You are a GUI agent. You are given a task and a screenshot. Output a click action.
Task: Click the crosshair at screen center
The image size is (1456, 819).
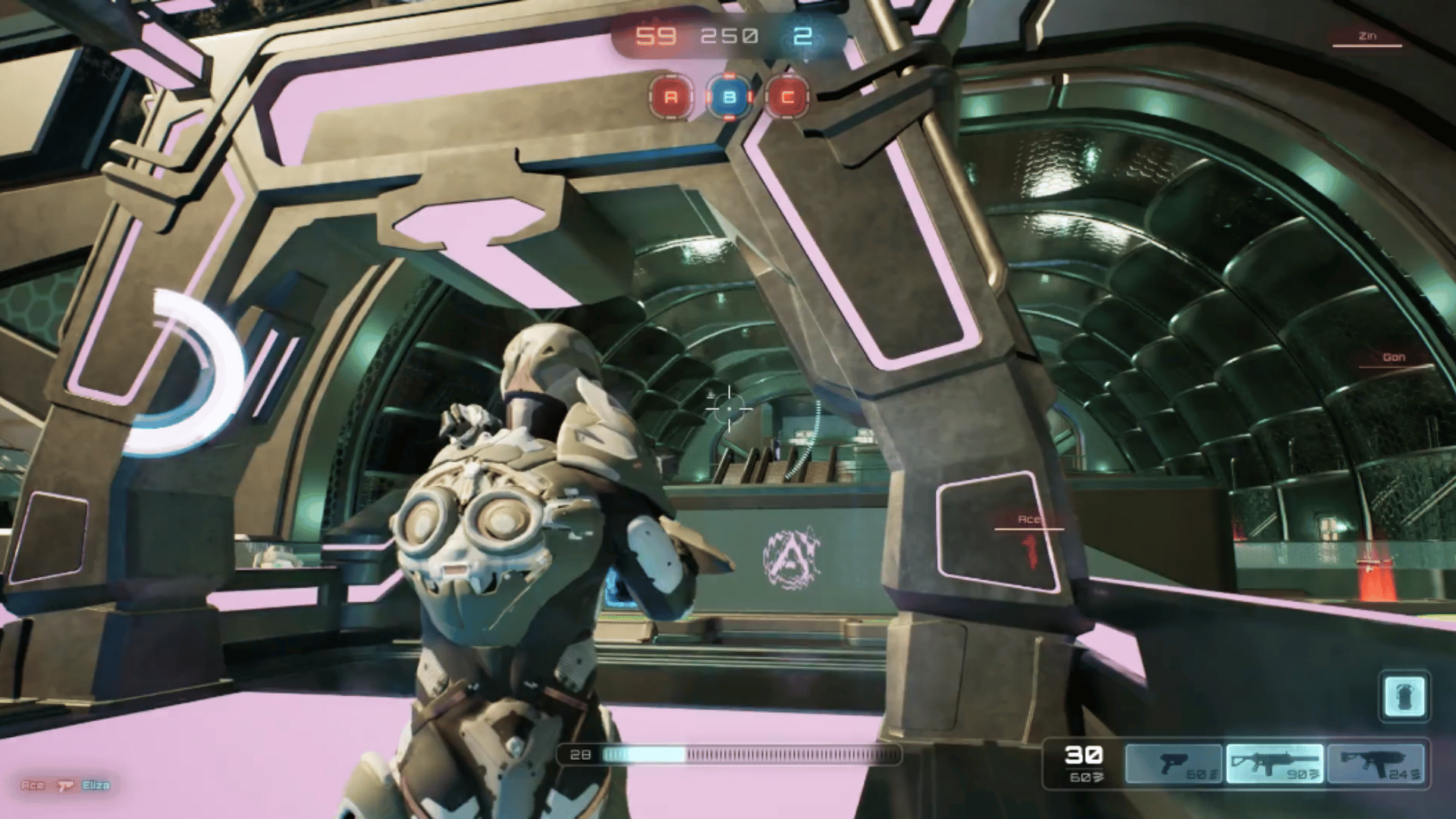tap(729, 410)
